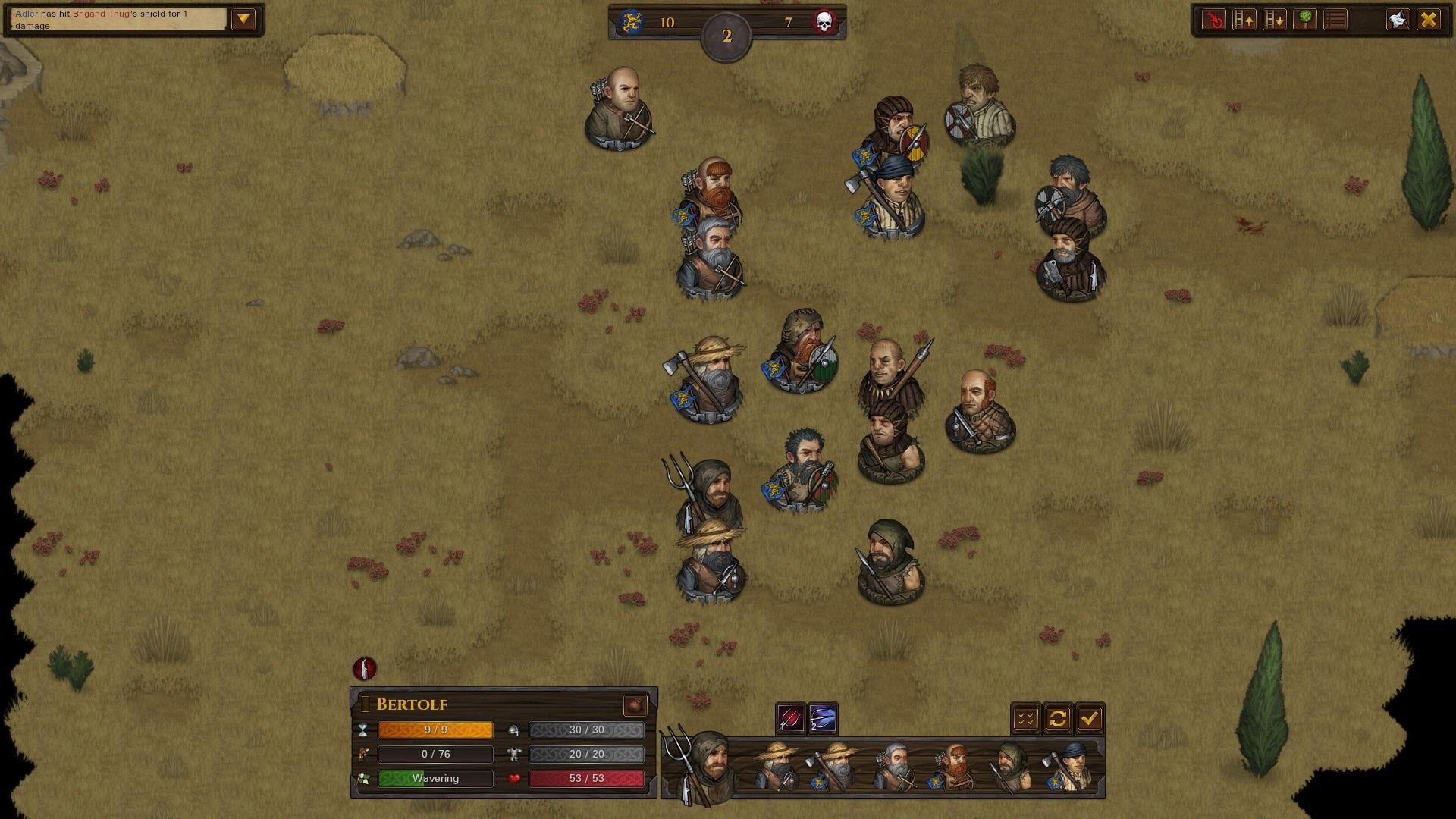The width and height of the screenshot is (1456, 819).
Task: Center camera with the red target button
Action: click(x=1214, y=20)
